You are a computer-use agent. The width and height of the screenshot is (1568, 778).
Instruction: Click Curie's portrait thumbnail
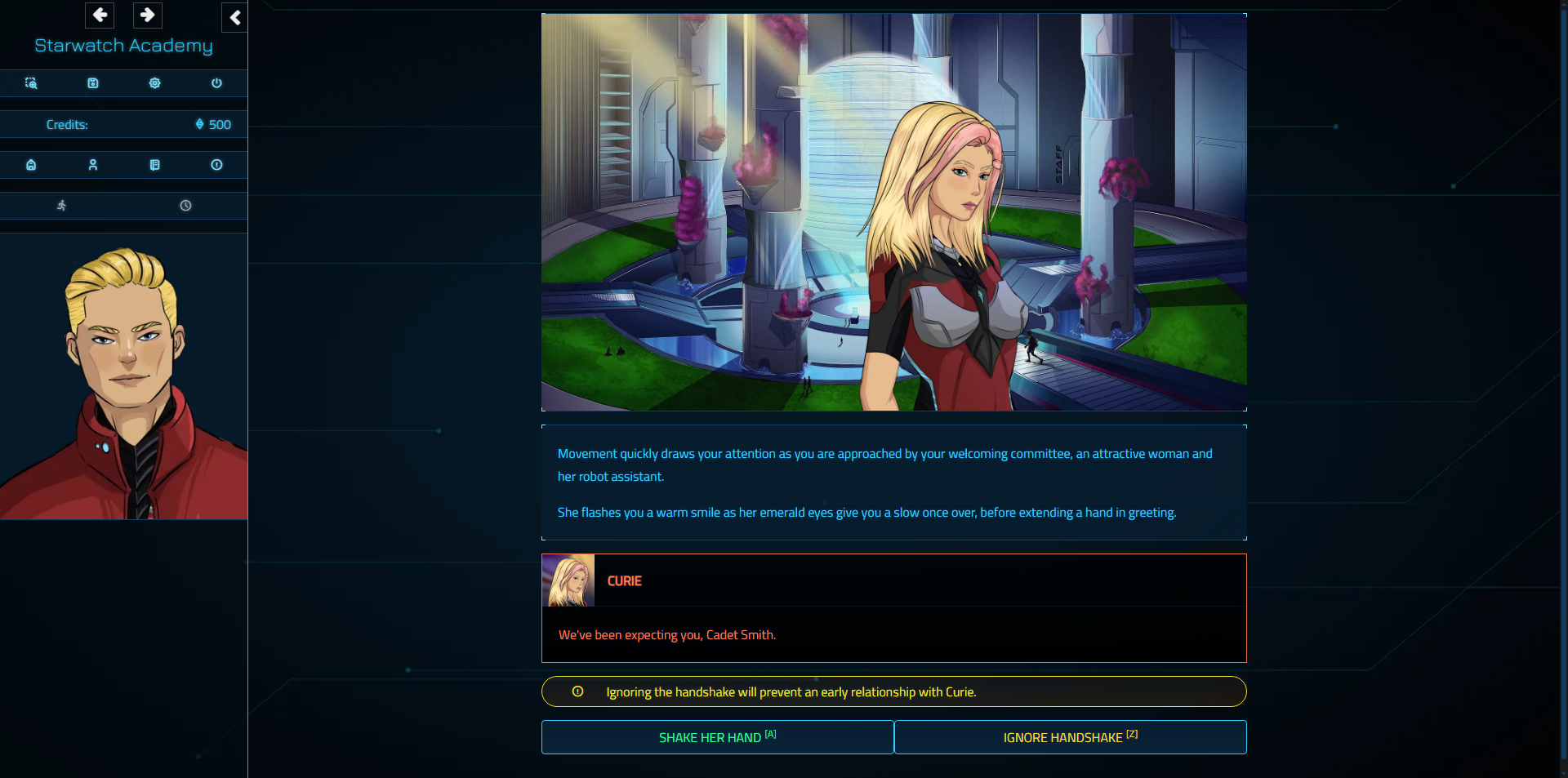pyautogui.click(x=568, y=580)
